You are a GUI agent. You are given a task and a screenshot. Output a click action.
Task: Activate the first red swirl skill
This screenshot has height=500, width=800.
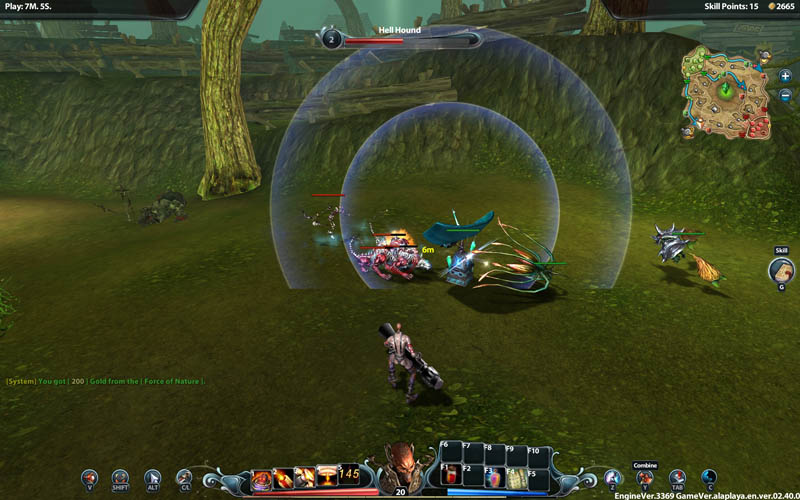point(262,477)
